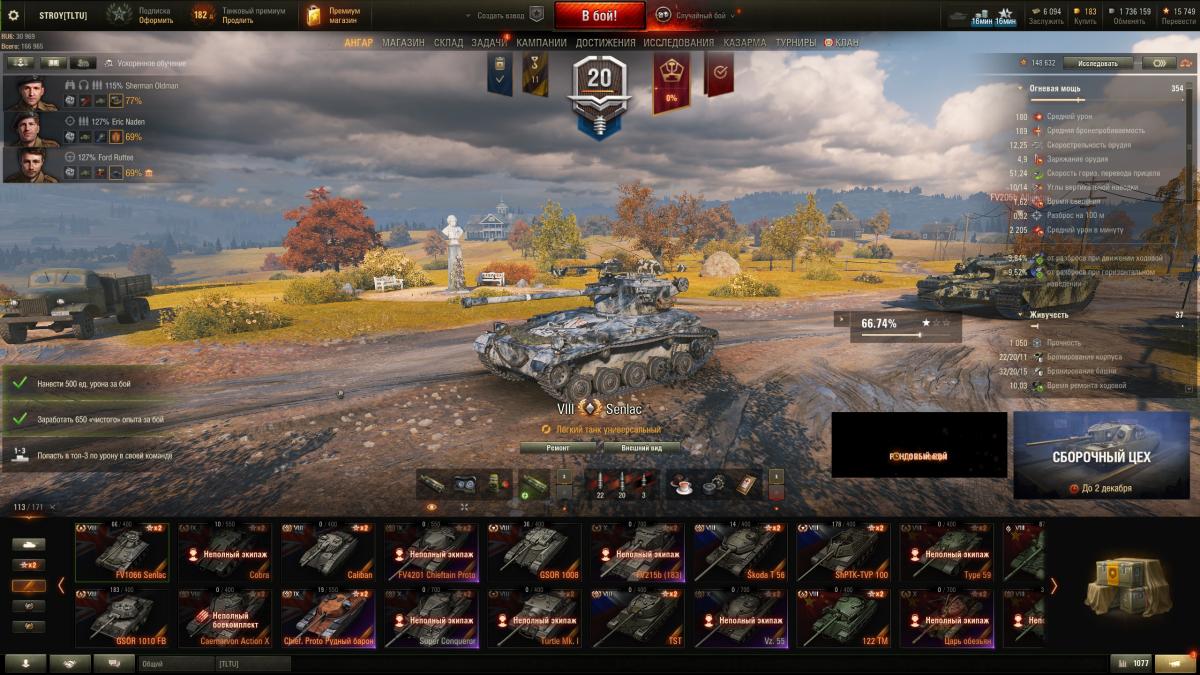
Task: Click Создать взвод platoon button
Action: [x=505, y=15]
